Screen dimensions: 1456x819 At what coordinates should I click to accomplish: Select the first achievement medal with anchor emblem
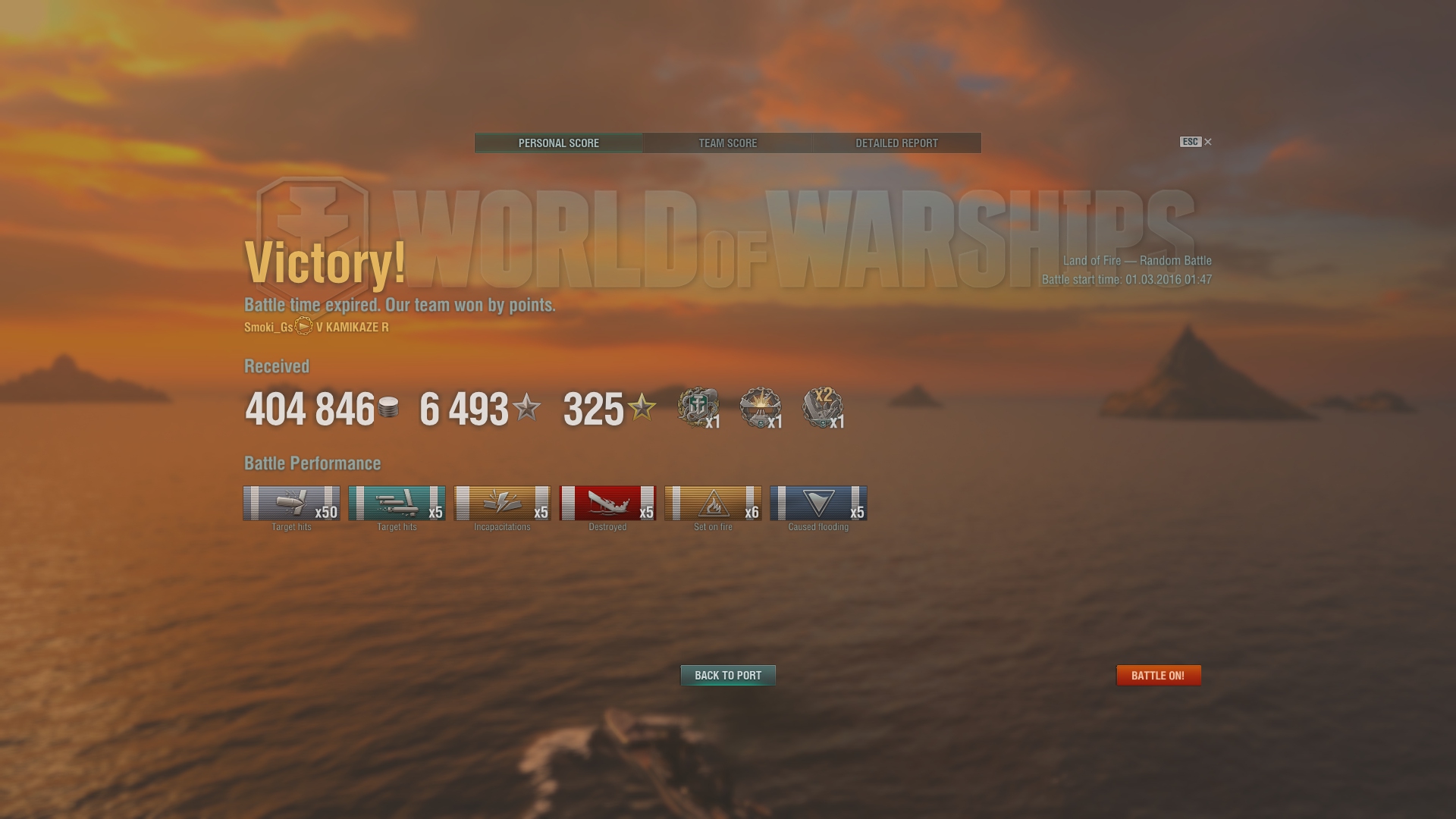[698, 407]
